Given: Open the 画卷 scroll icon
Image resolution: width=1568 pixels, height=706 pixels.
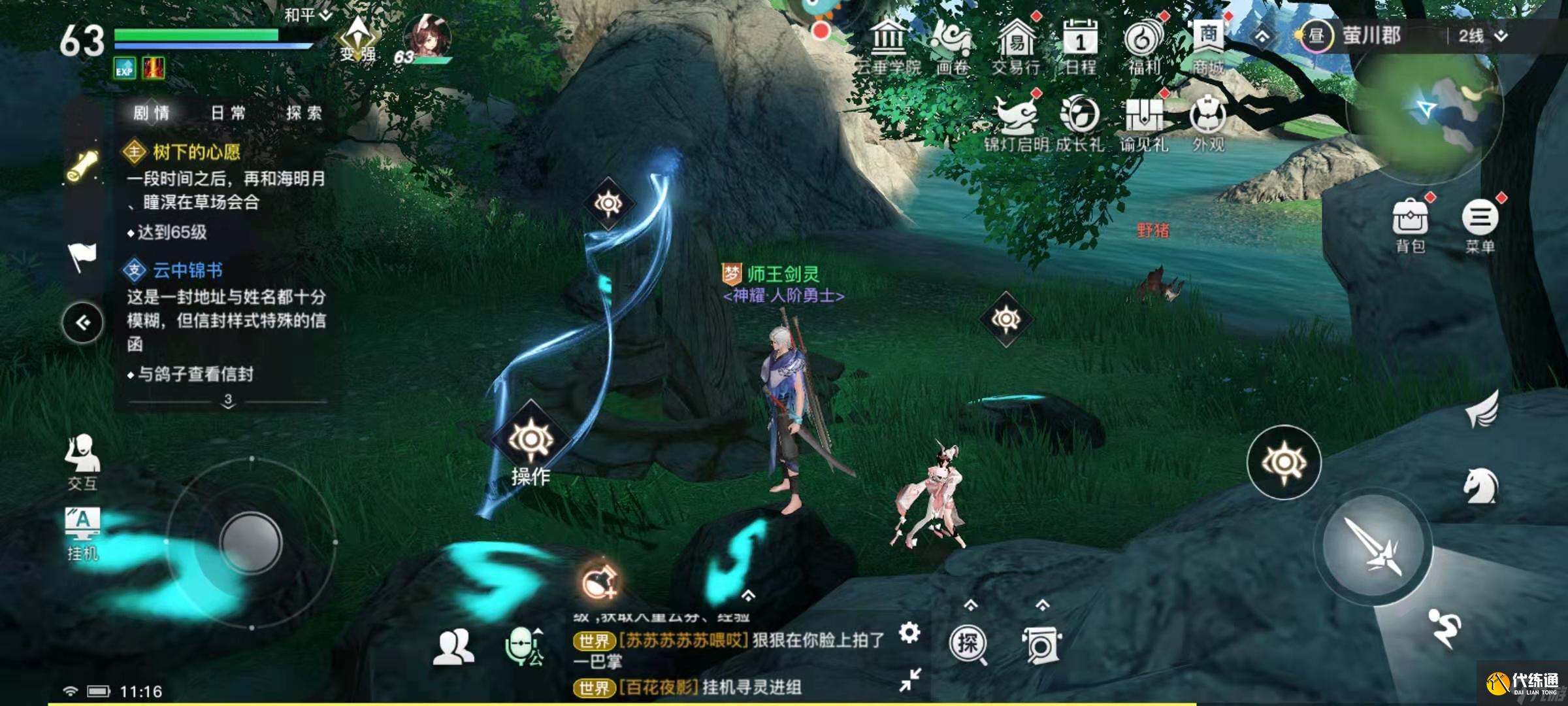Looking at the screenshot, I should 951,46.
